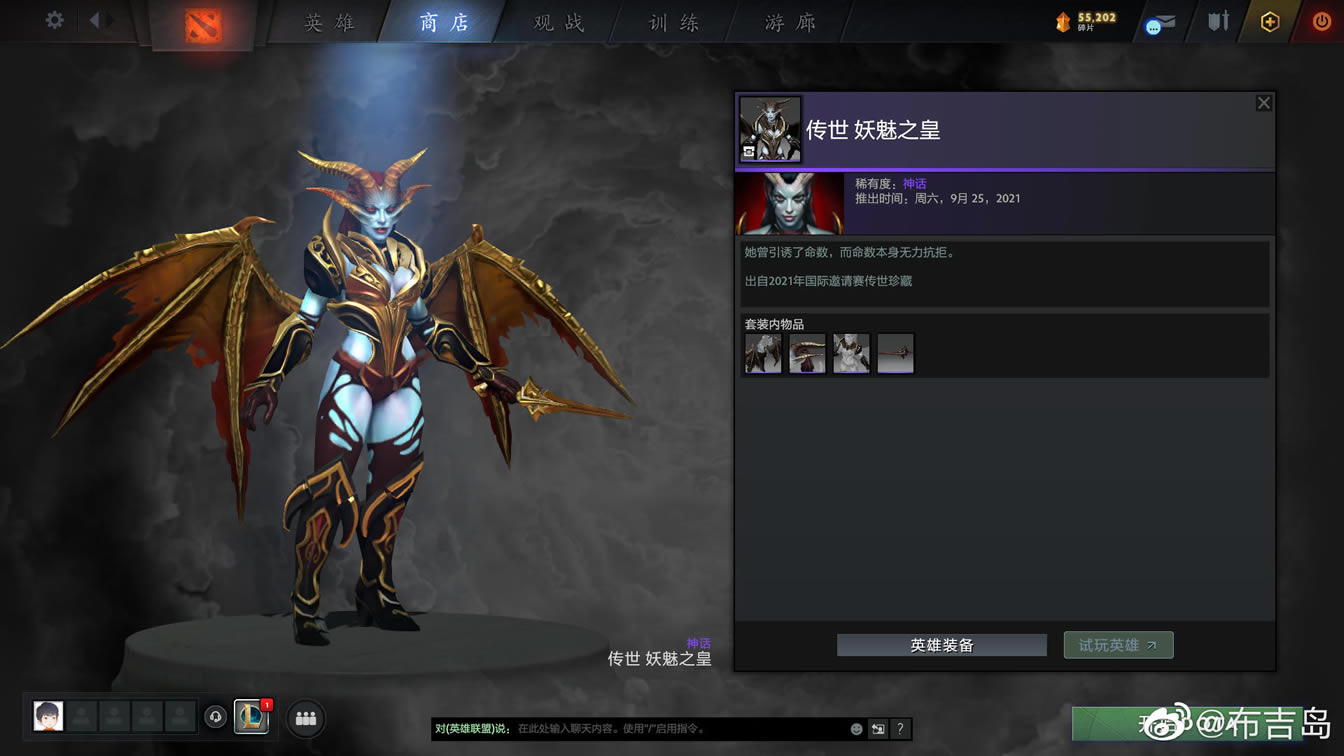
Task: Click the 试玩英雄 button
Action: (x=1118, y=645)
